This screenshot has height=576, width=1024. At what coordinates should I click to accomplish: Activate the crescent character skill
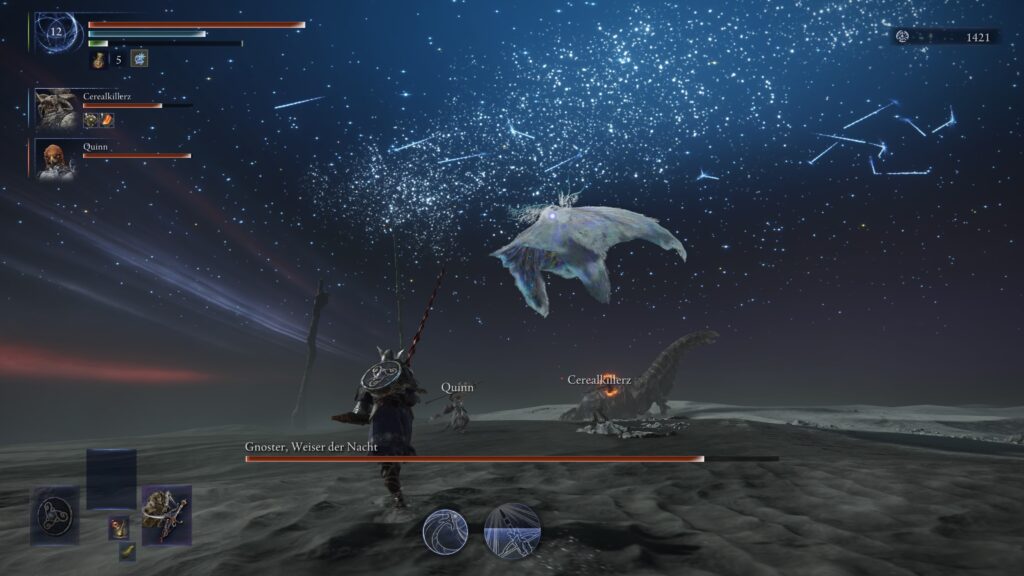coord(445,531)
